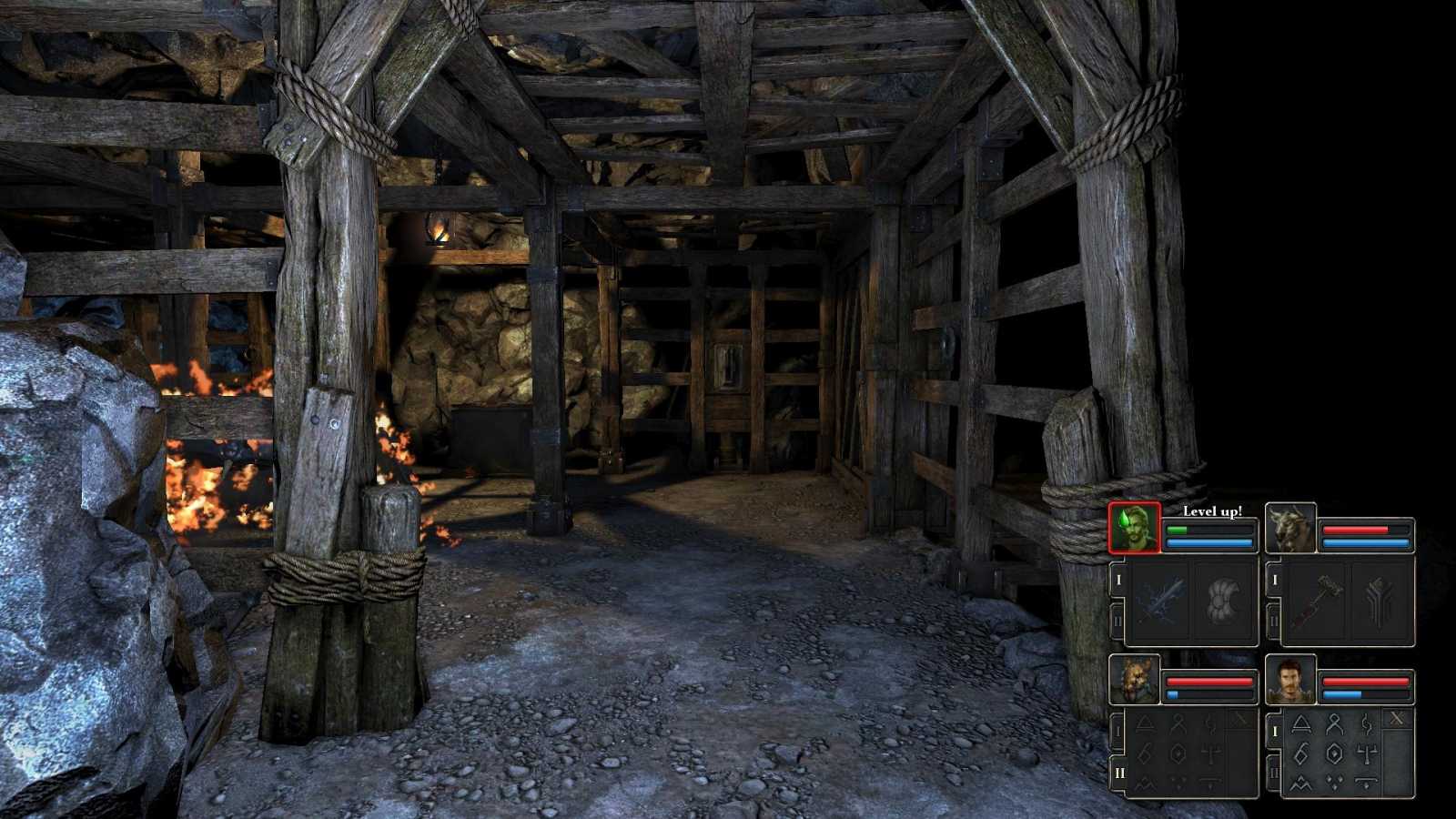Viewport: 1456px width, 819px height.
Task: Click the minotaur character's portrait
Action: tap(1289, 527)
